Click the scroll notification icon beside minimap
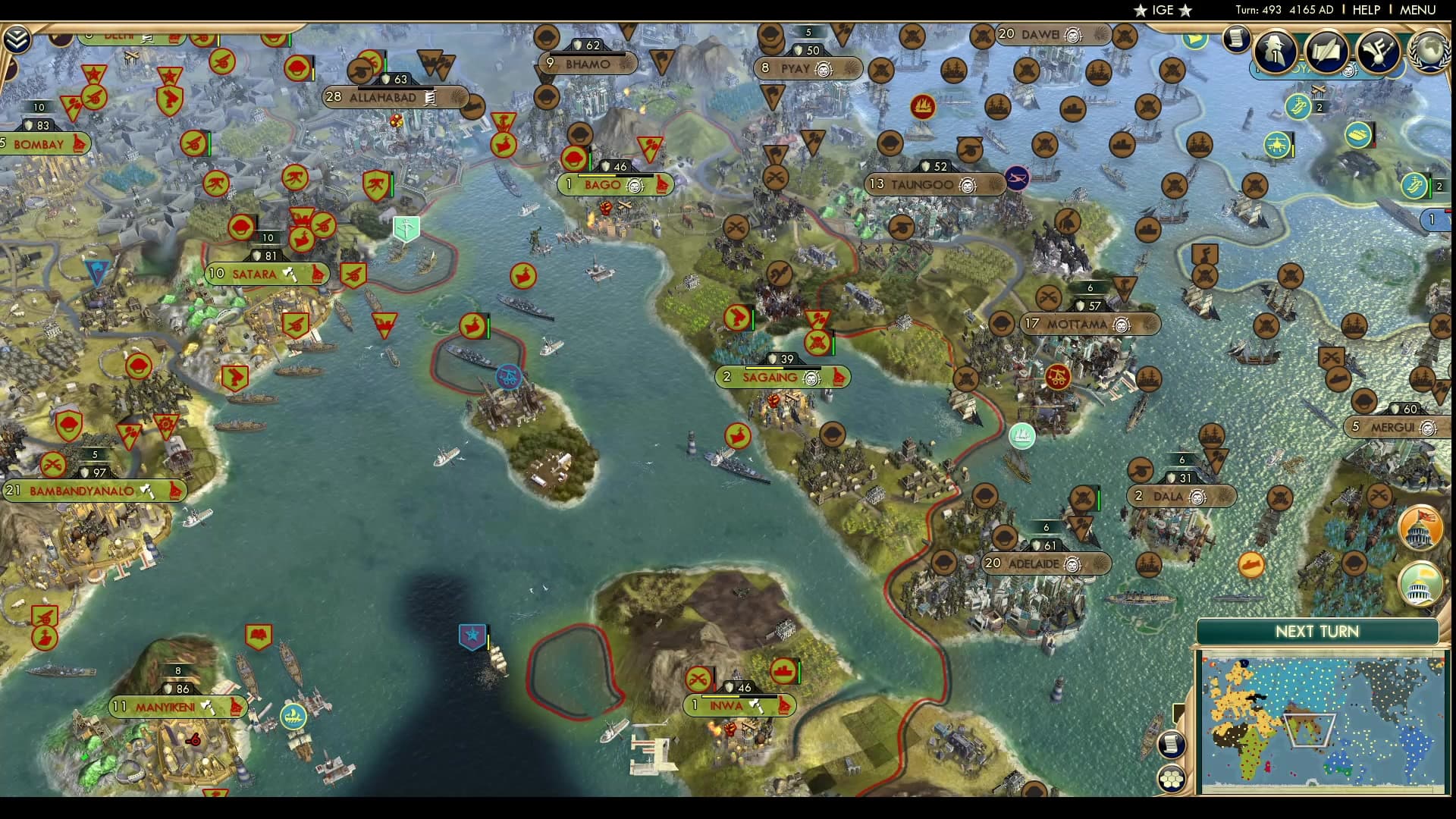This screenshot has width=1456, height=819. pyautogui.click(x=1172, y=744)
